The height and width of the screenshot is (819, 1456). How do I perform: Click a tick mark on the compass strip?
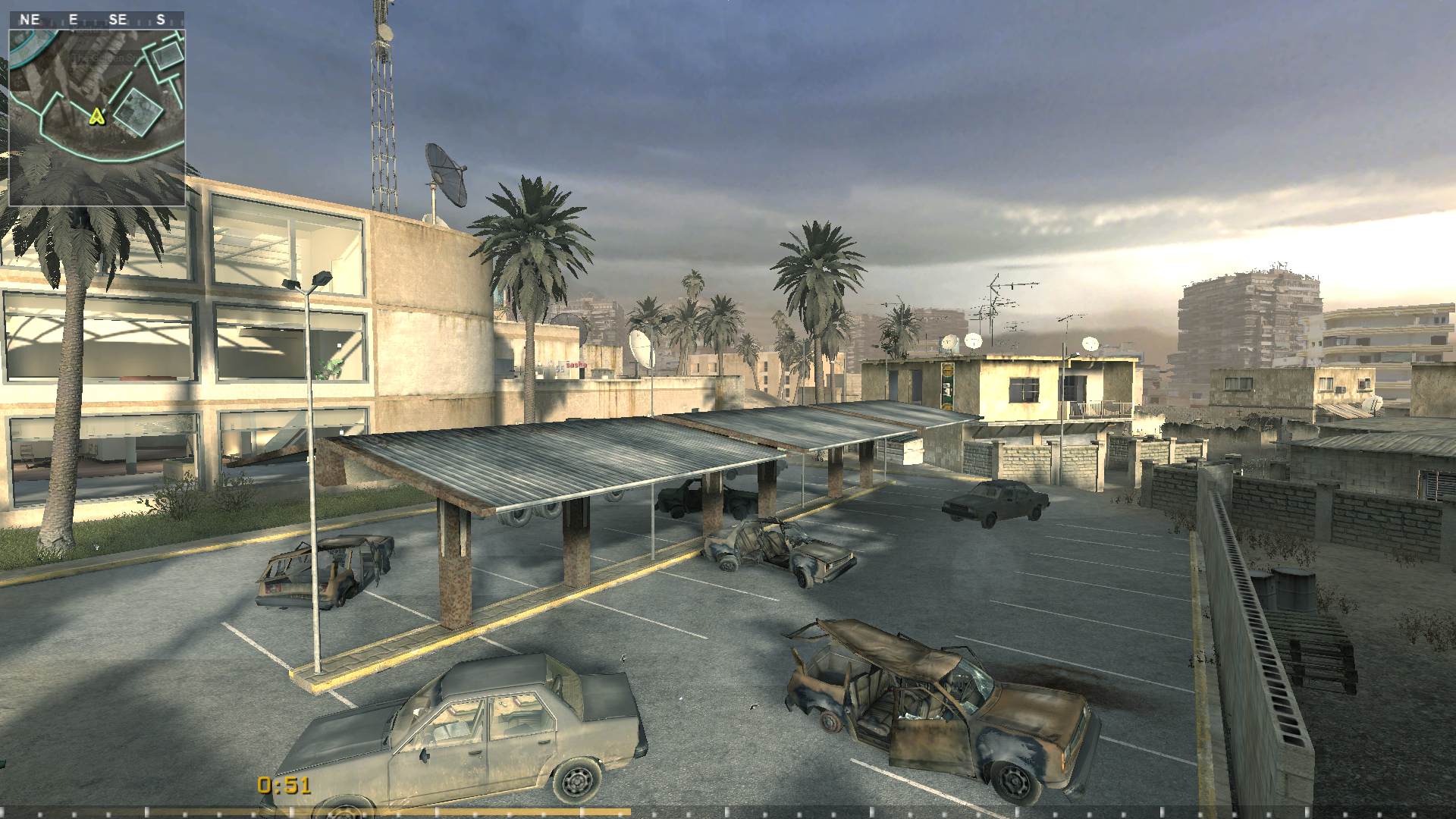point(95,21)
